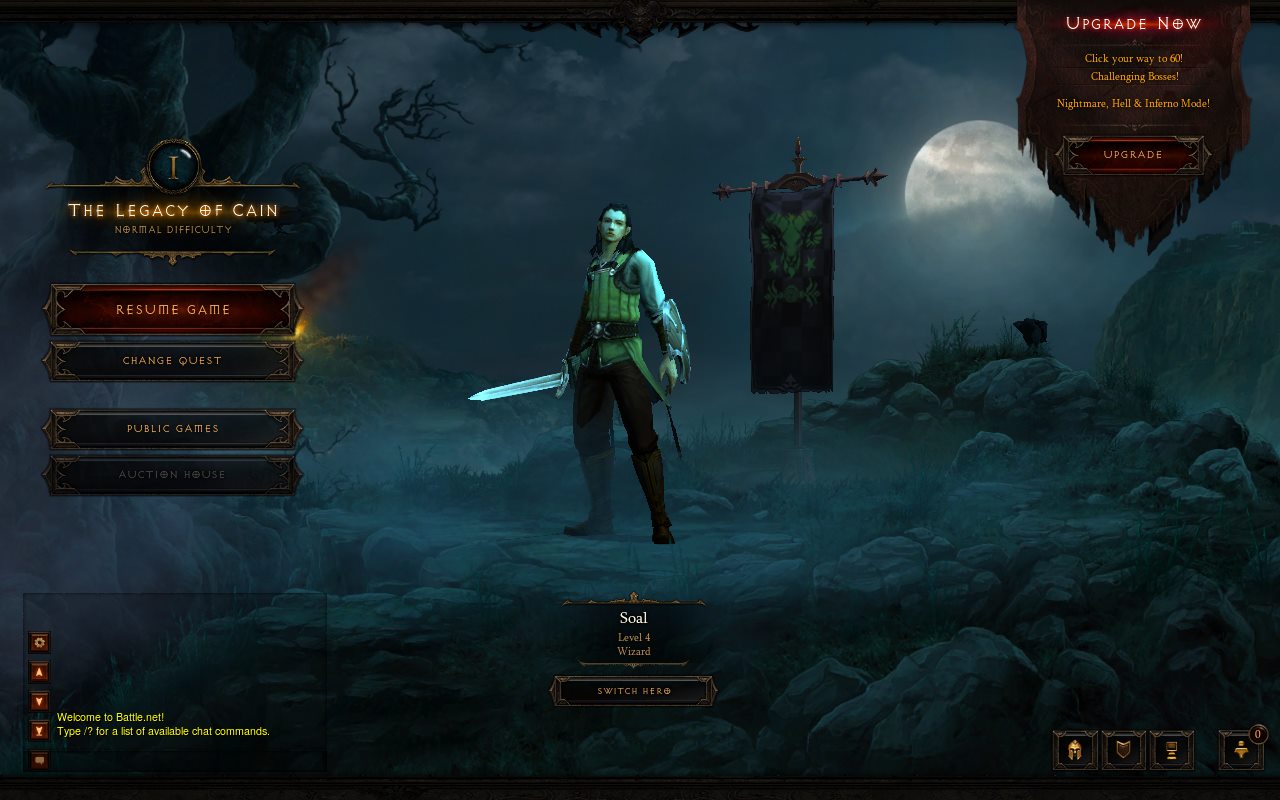Open the Auction House
The height and width of the screenshot is (800, 1280).
(172, 475)
